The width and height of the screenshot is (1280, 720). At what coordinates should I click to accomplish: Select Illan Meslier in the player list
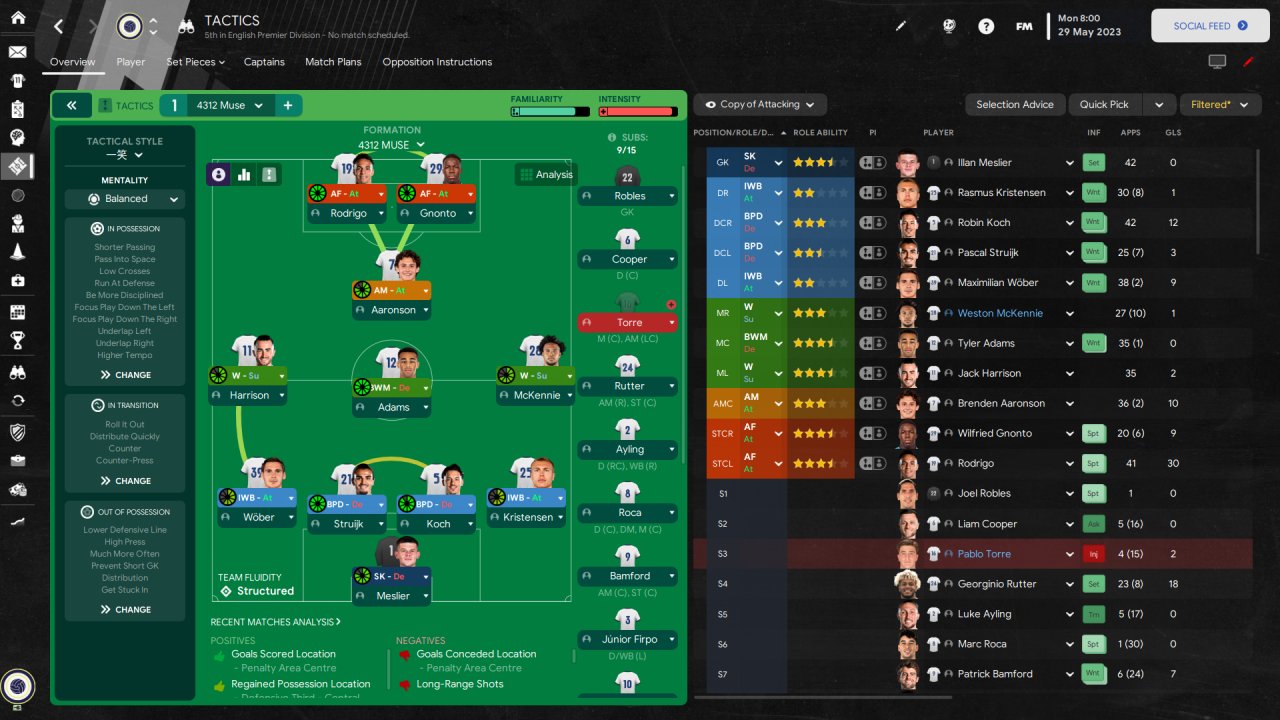[x=984, y=162]
